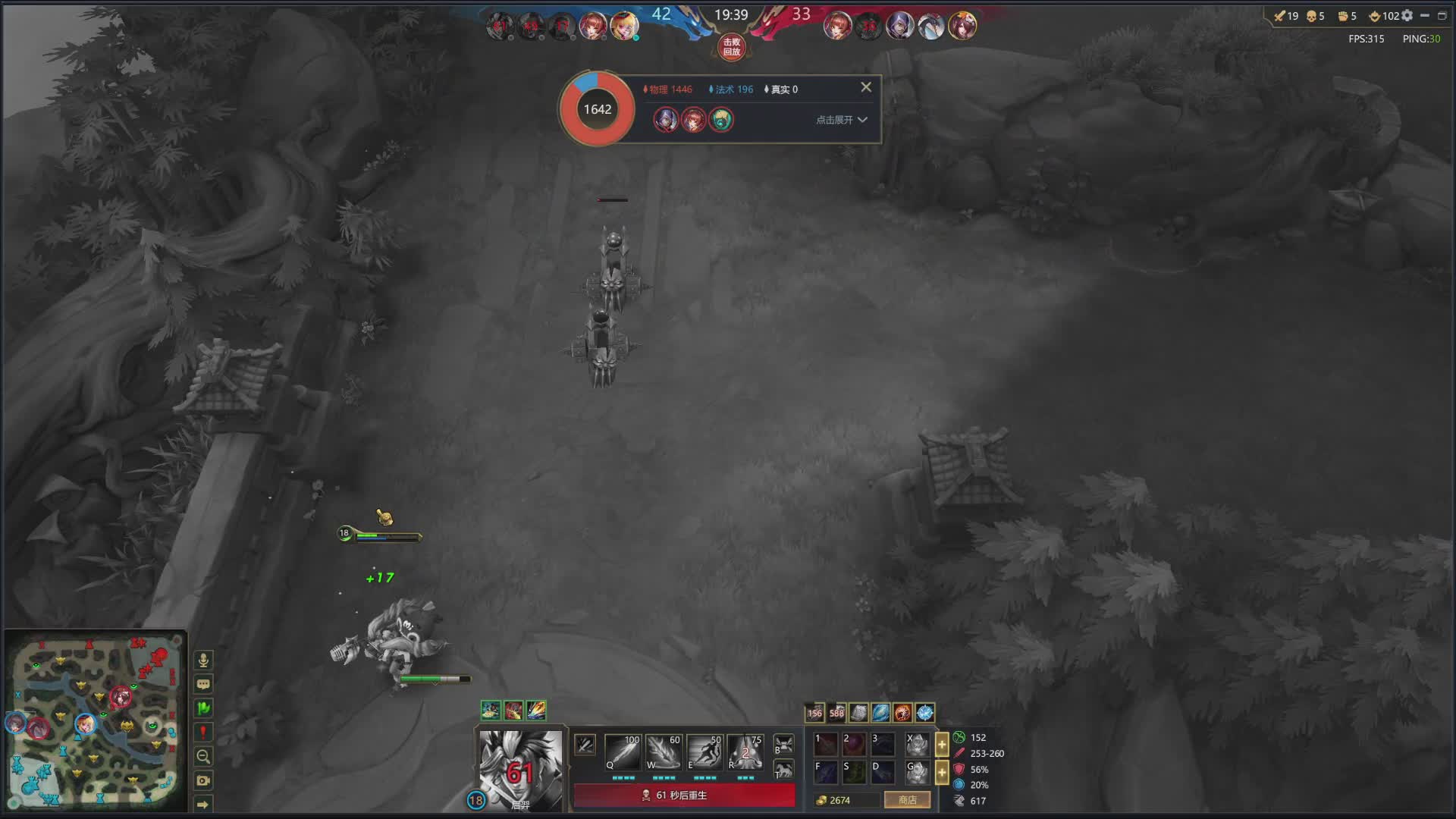Click the green flag signal button
Viewport: 1456px width, 819px height.
[203, 708]
